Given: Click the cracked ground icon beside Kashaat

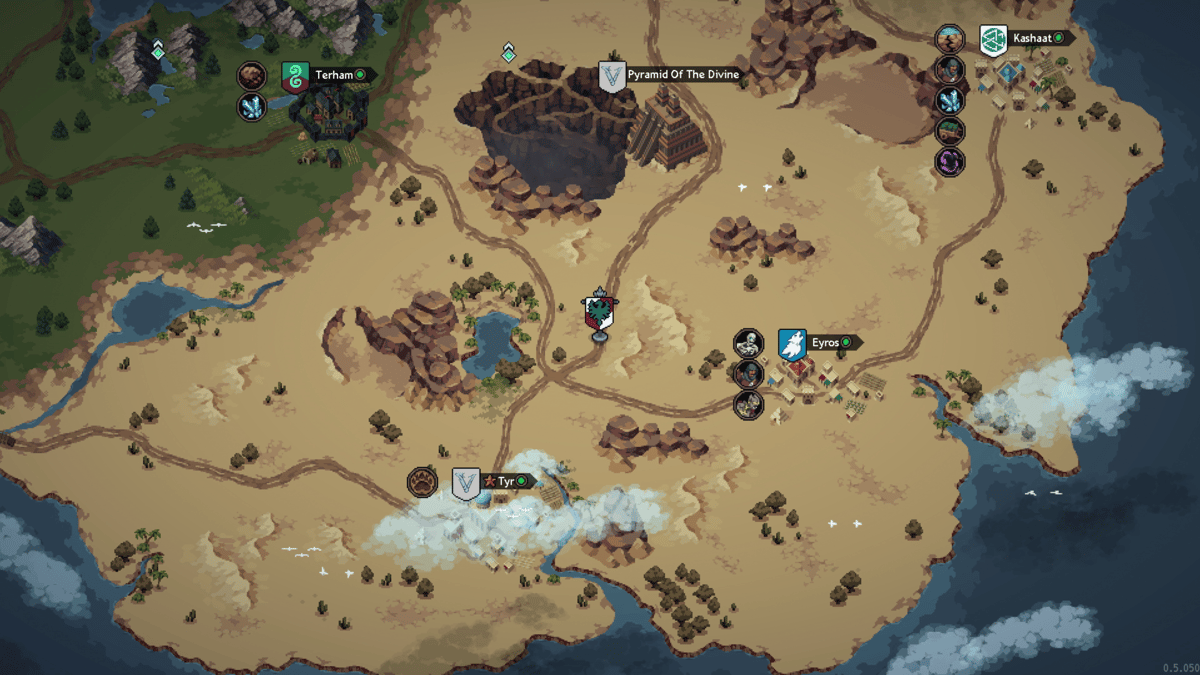Looking at the screenshot, I should [x=949, y=39].
